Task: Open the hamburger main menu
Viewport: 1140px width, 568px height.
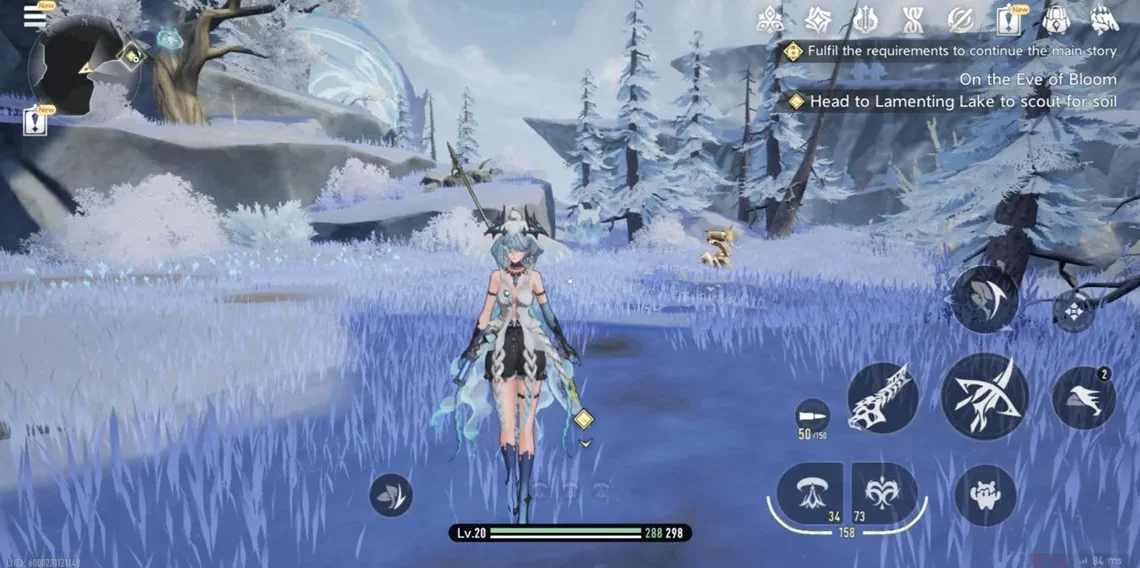Action: click(35, 16)
